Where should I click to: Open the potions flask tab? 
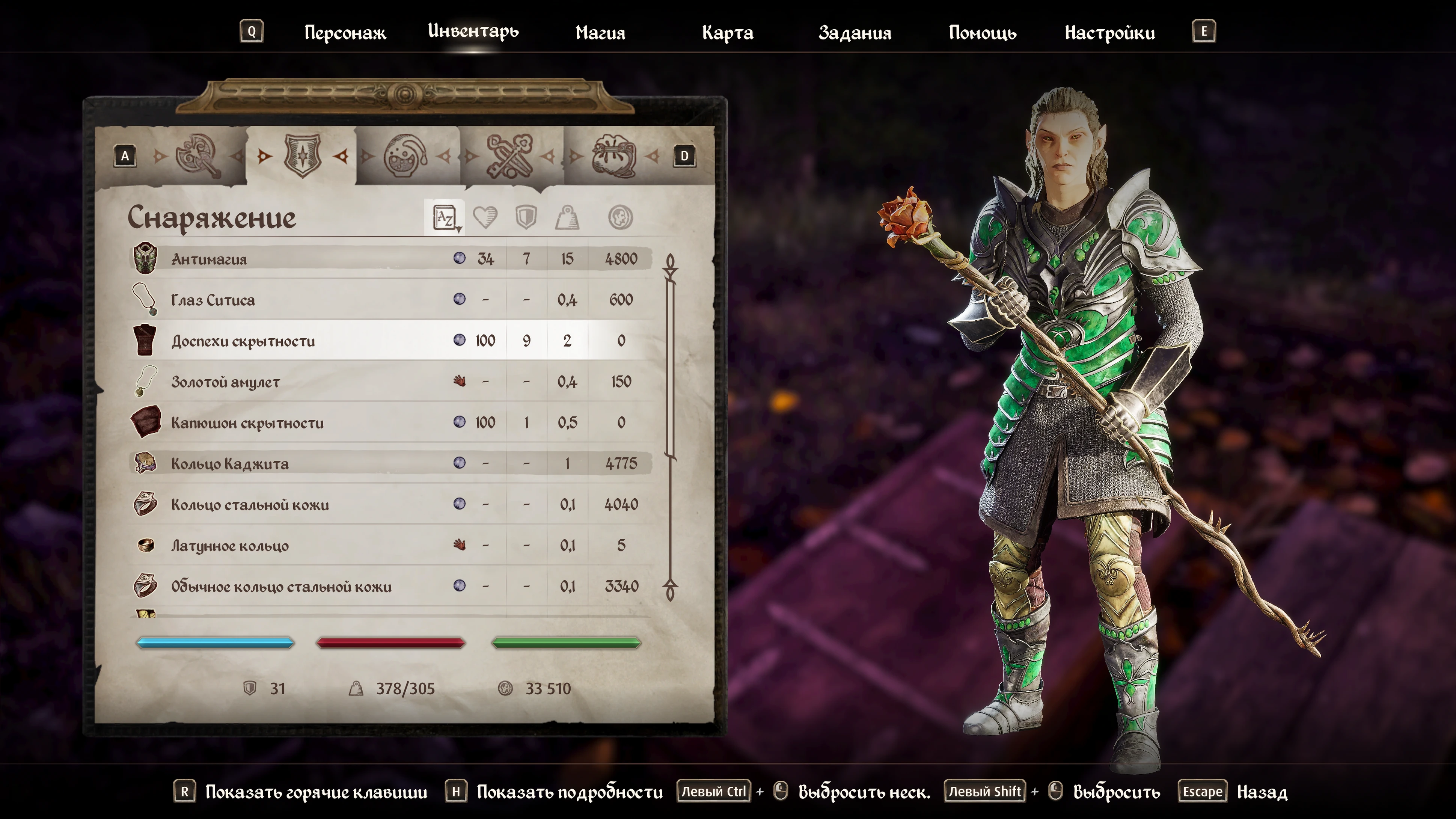coord(405,155)
